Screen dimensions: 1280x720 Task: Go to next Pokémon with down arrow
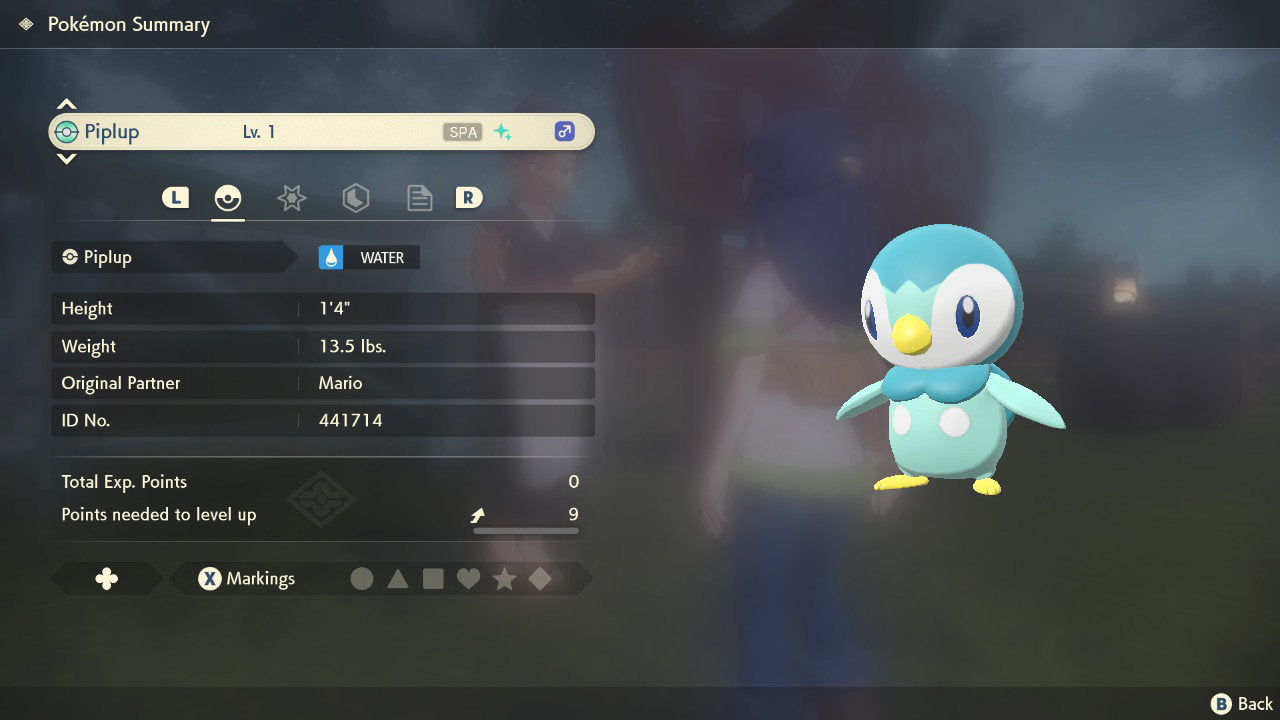[66, 159]
